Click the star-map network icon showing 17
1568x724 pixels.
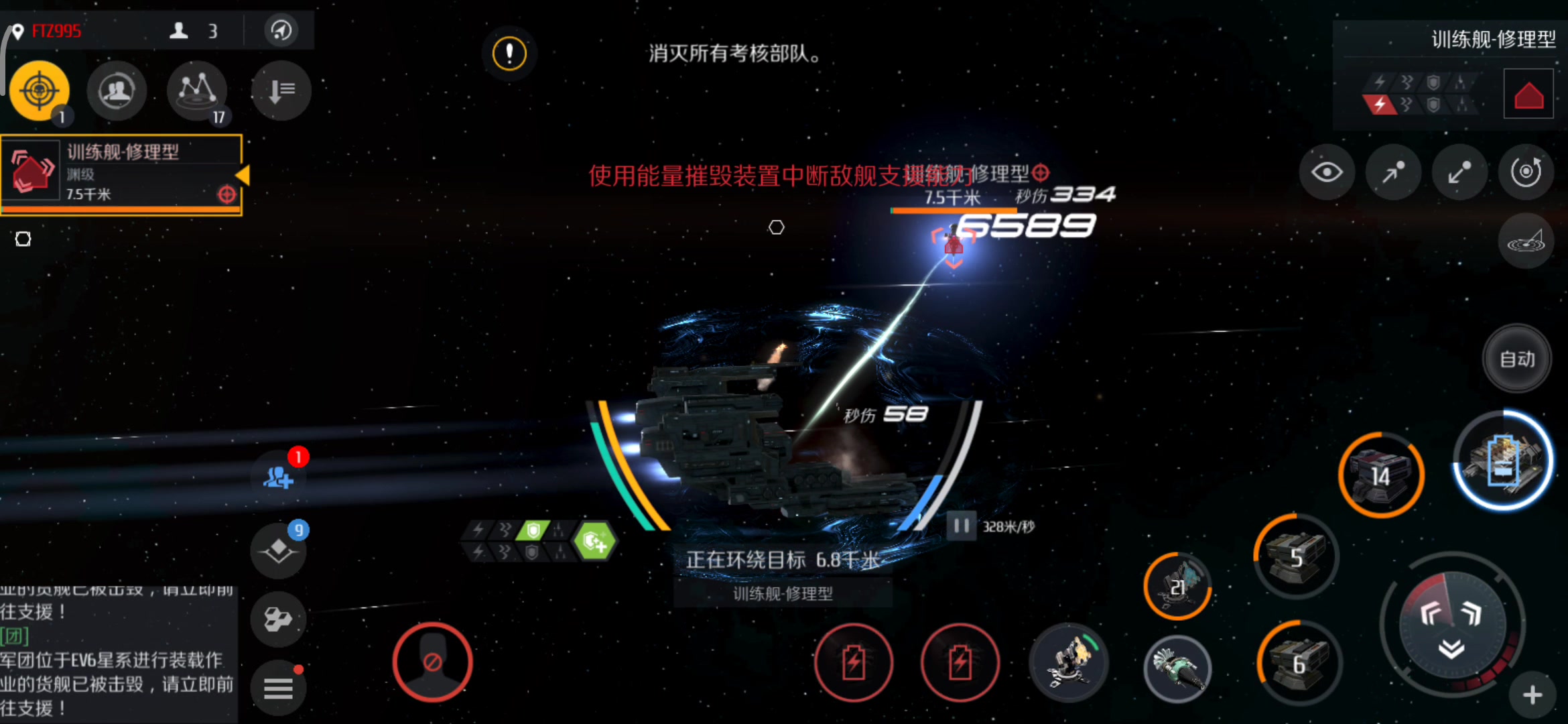[x=196, y=92]
